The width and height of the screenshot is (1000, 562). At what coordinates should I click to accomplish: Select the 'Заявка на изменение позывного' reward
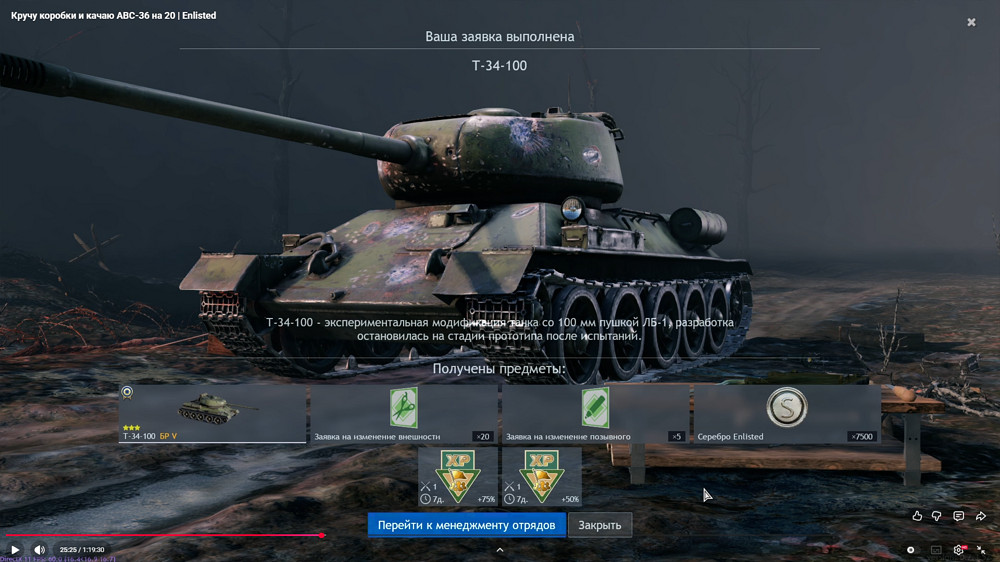tap(595, 413)
